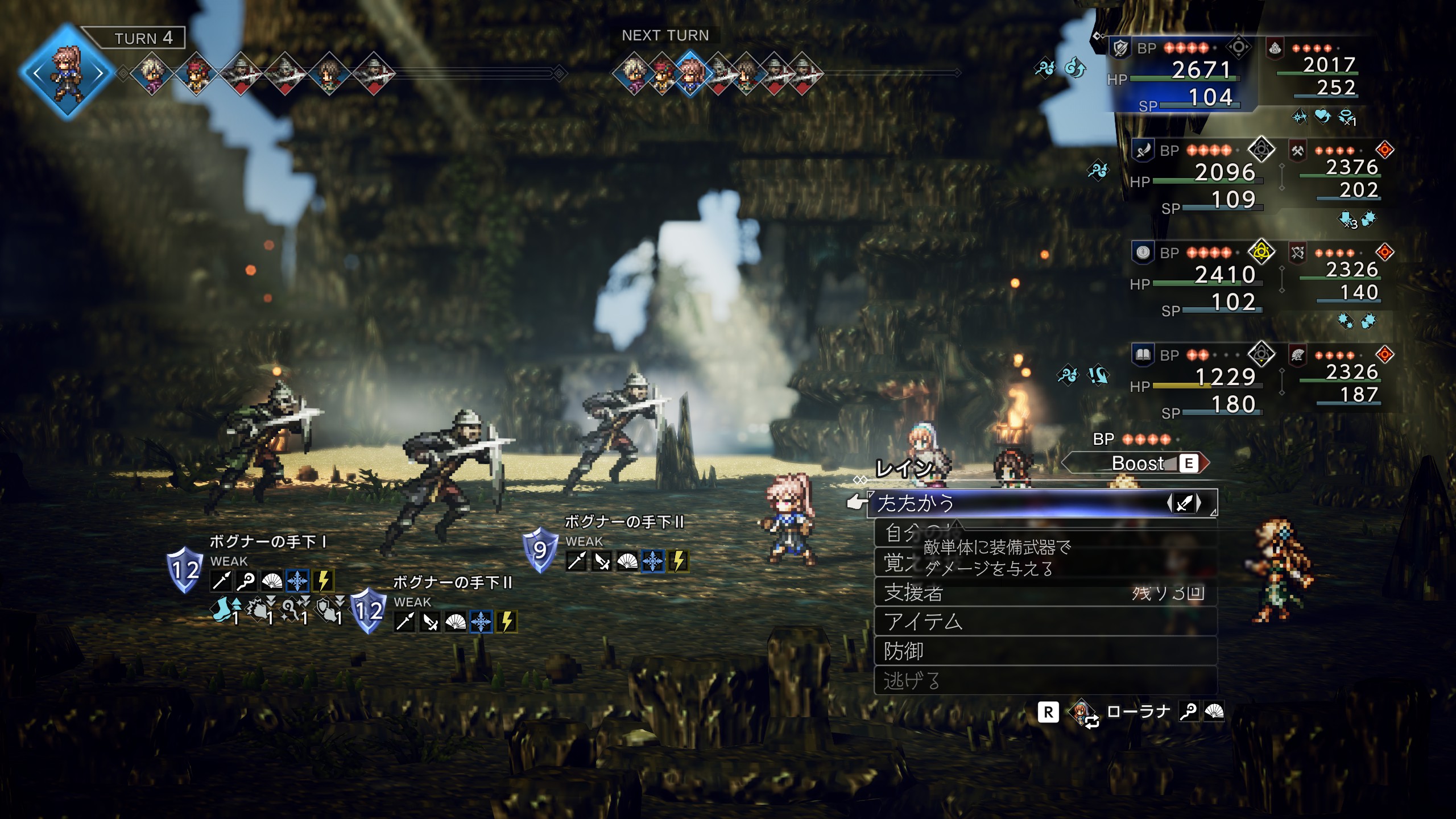This screenshot has height=819, width=1456.
Task: Click the active character portrait beside TURN 4
Action: [67, 72]
